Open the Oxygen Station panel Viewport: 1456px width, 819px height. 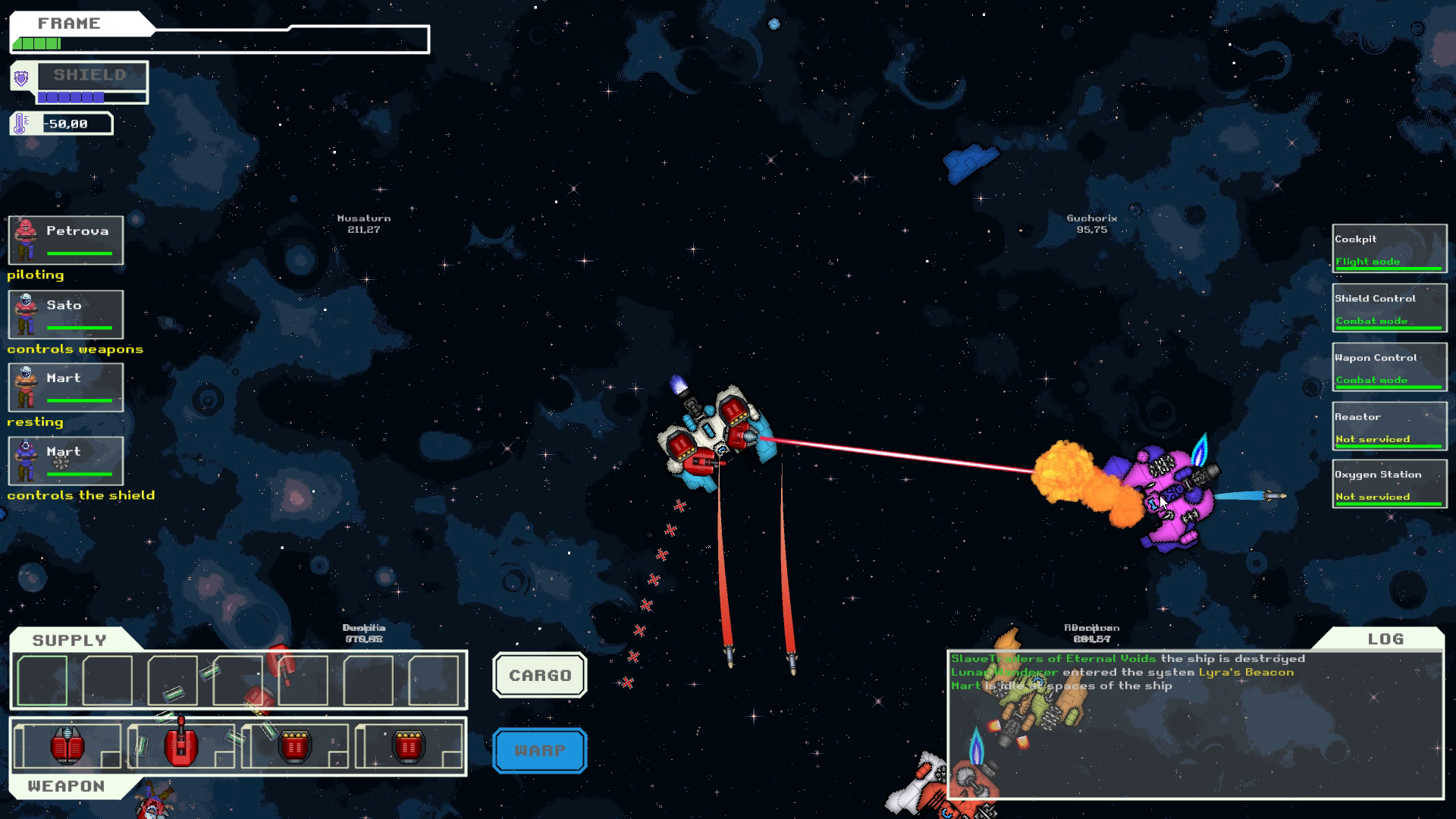point(1389,484)
